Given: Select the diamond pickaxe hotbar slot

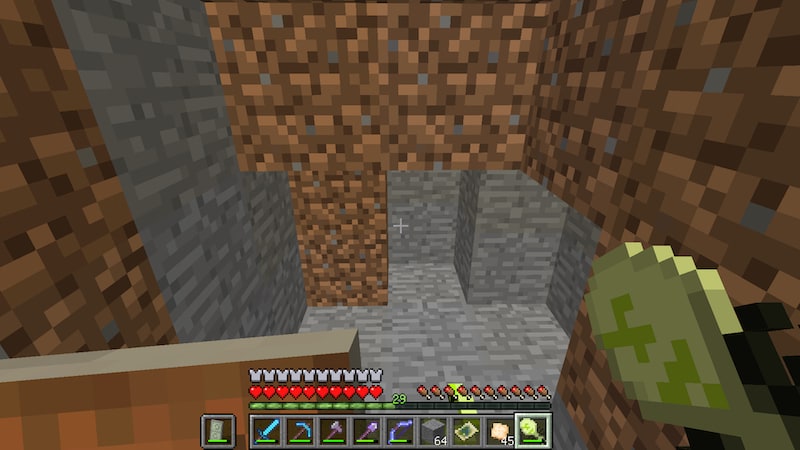Looking at the screenshot, I should coord(300,430).
